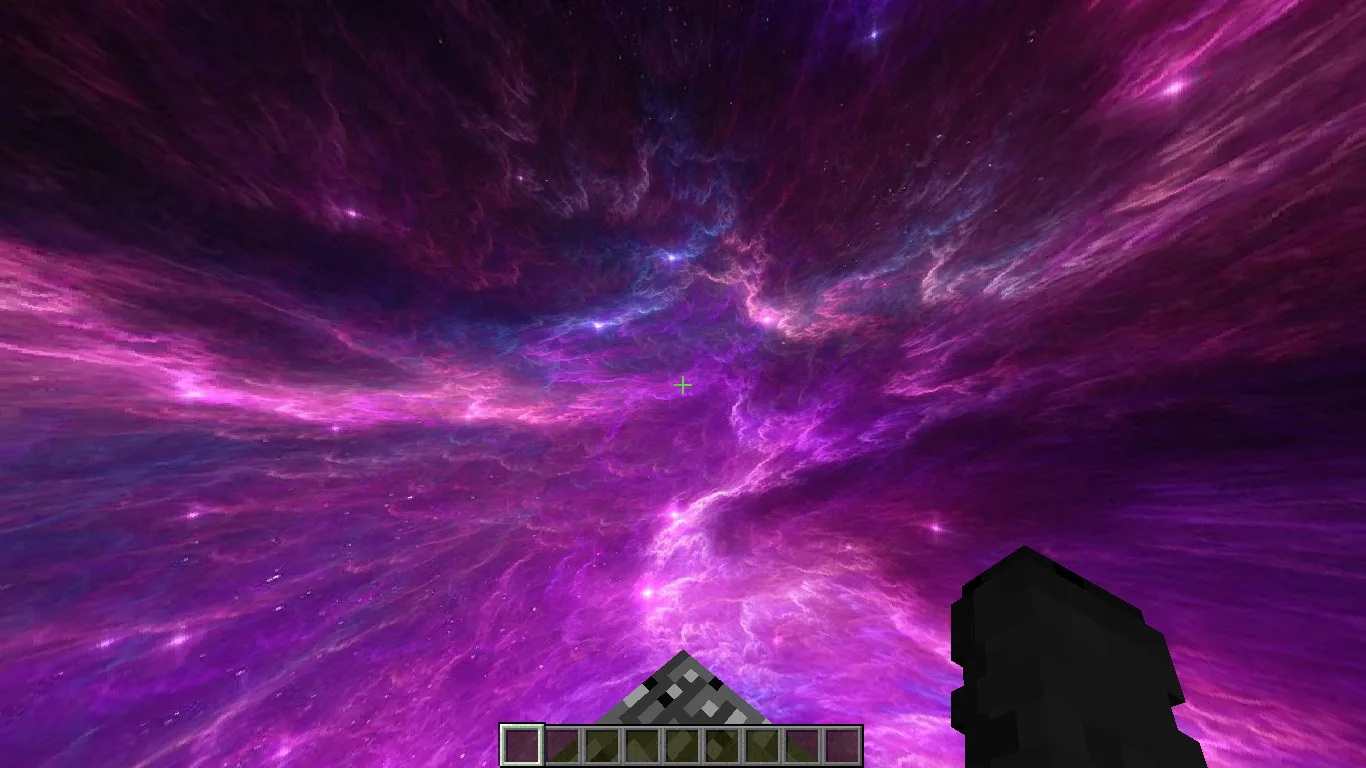The image size is (1366, 768).
Task: Select the seventh hotbar slot
Action: point(762,743)
